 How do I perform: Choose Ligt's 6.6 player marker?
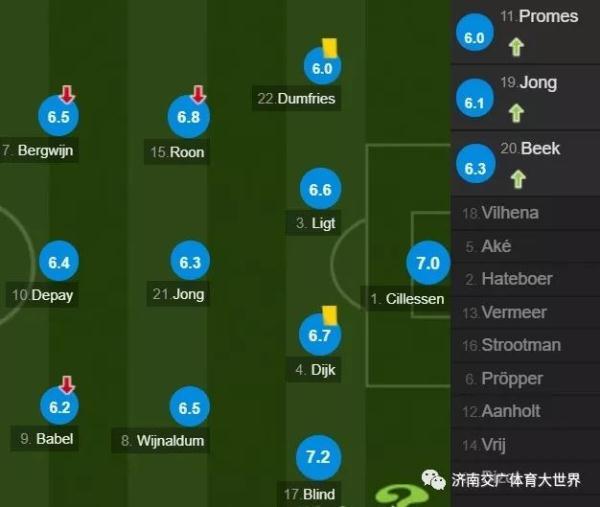pos(320,190)
